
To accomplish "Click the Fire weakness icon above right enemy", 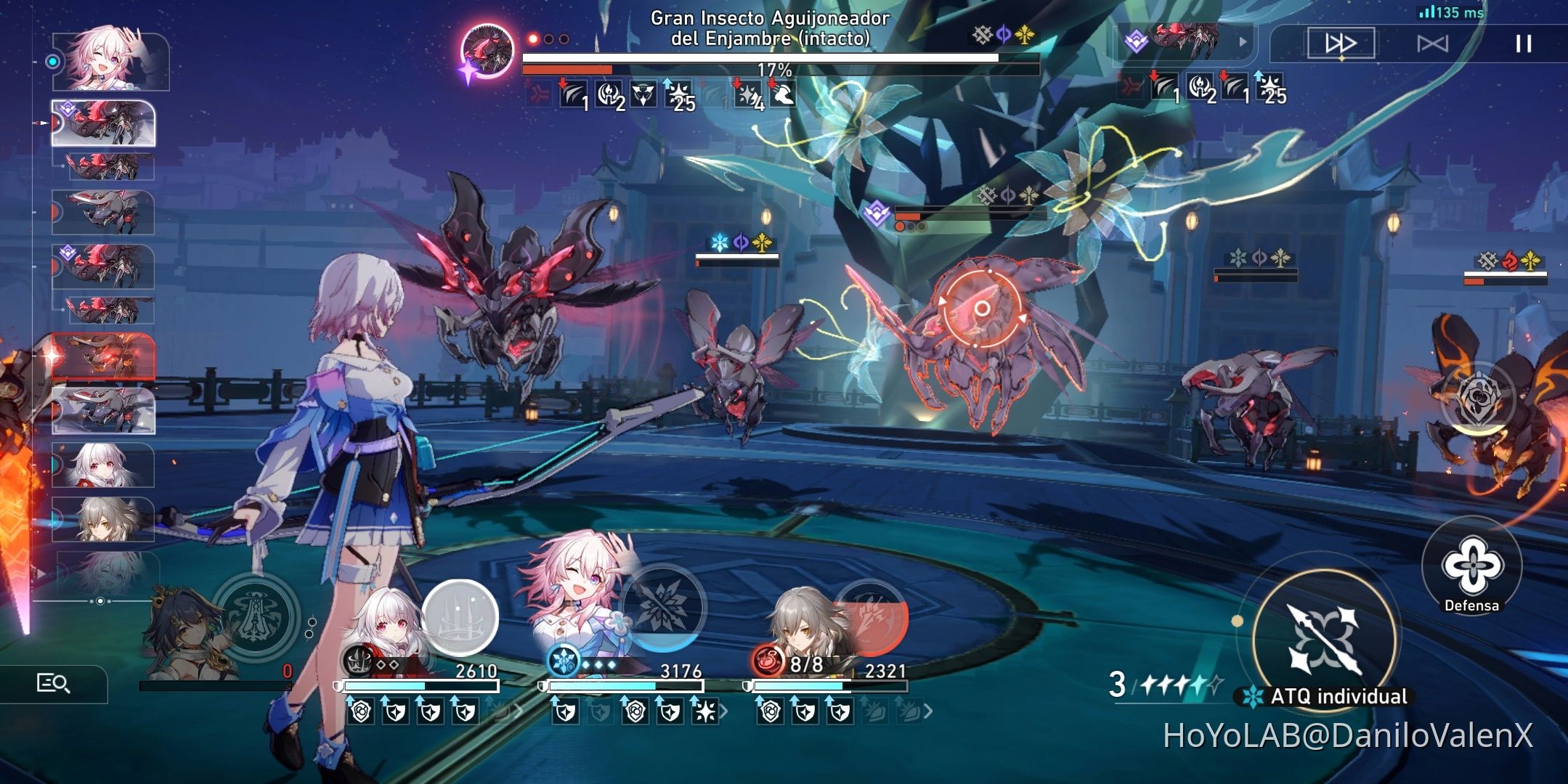I will 1509,259.
